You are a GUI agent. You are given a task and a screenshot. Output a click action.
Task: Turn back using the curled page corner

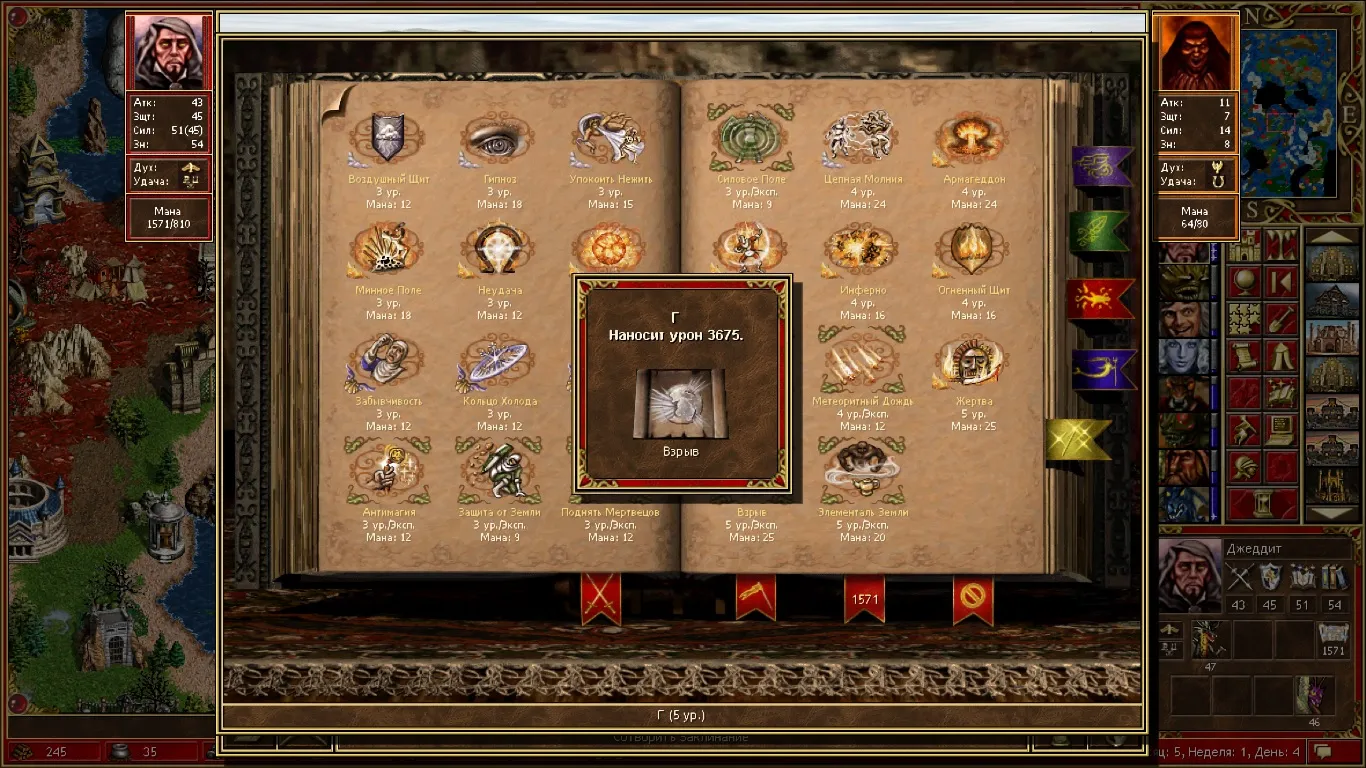pos(337,101)
